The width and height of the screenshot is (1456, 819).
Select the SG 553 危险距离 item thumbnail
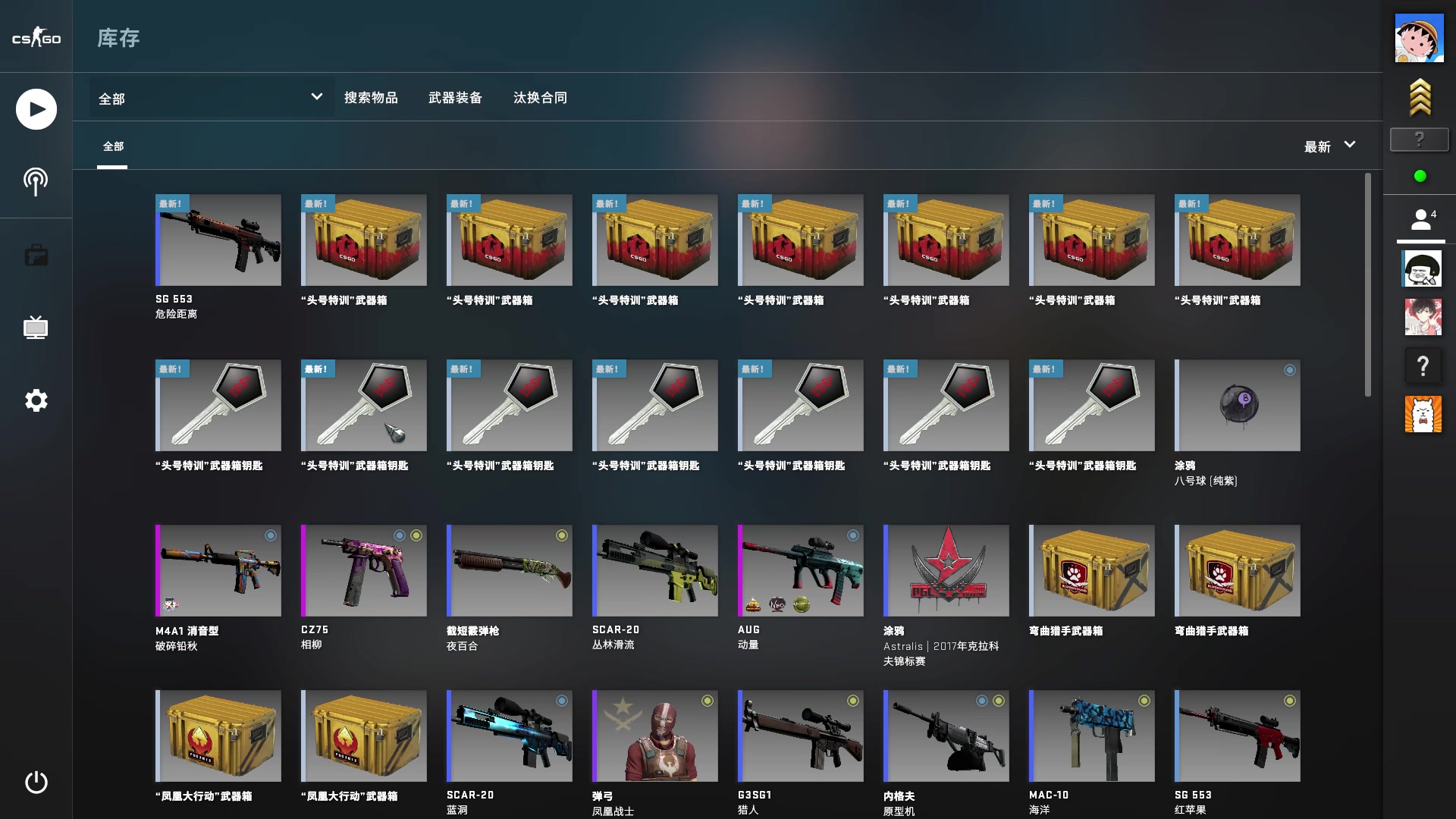[x=218, y=240]
